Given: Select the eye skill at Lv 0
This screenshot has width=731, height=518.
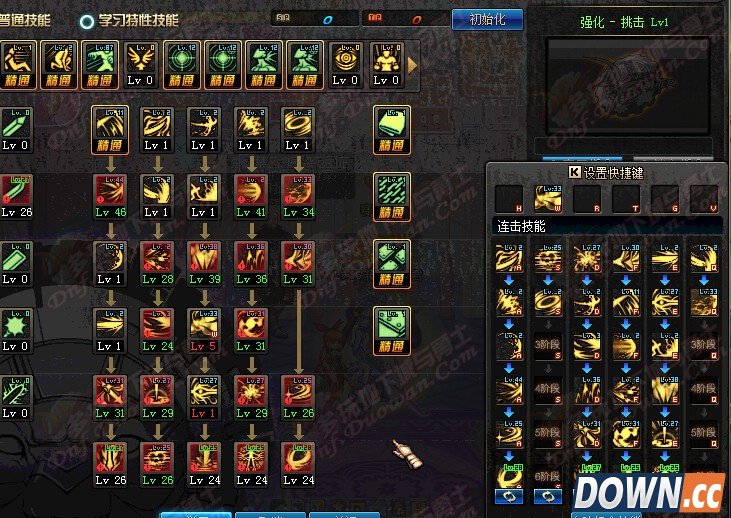Looking at the screenshot, I should [345, 63].
